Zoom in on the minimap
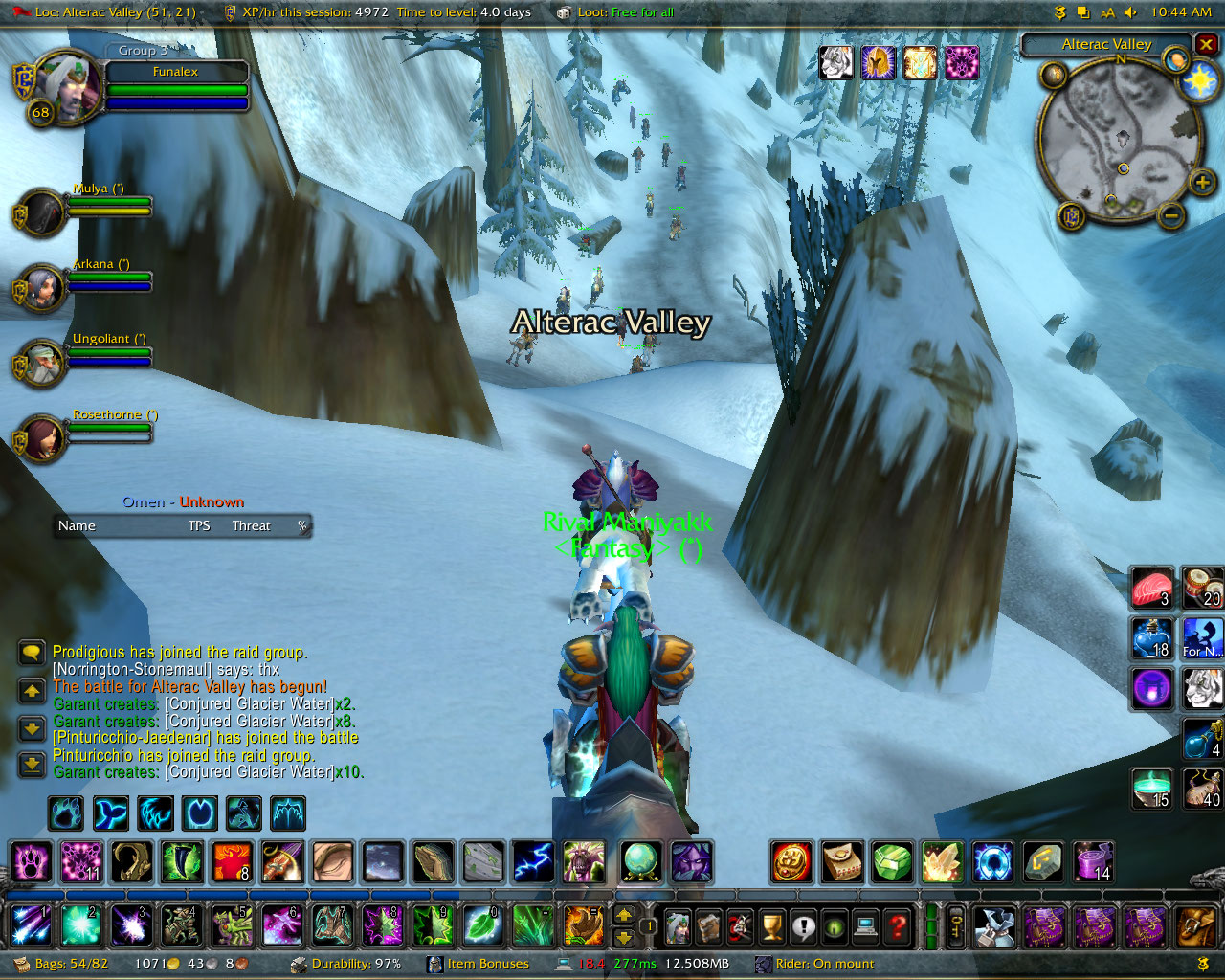 coord(1202,182)
